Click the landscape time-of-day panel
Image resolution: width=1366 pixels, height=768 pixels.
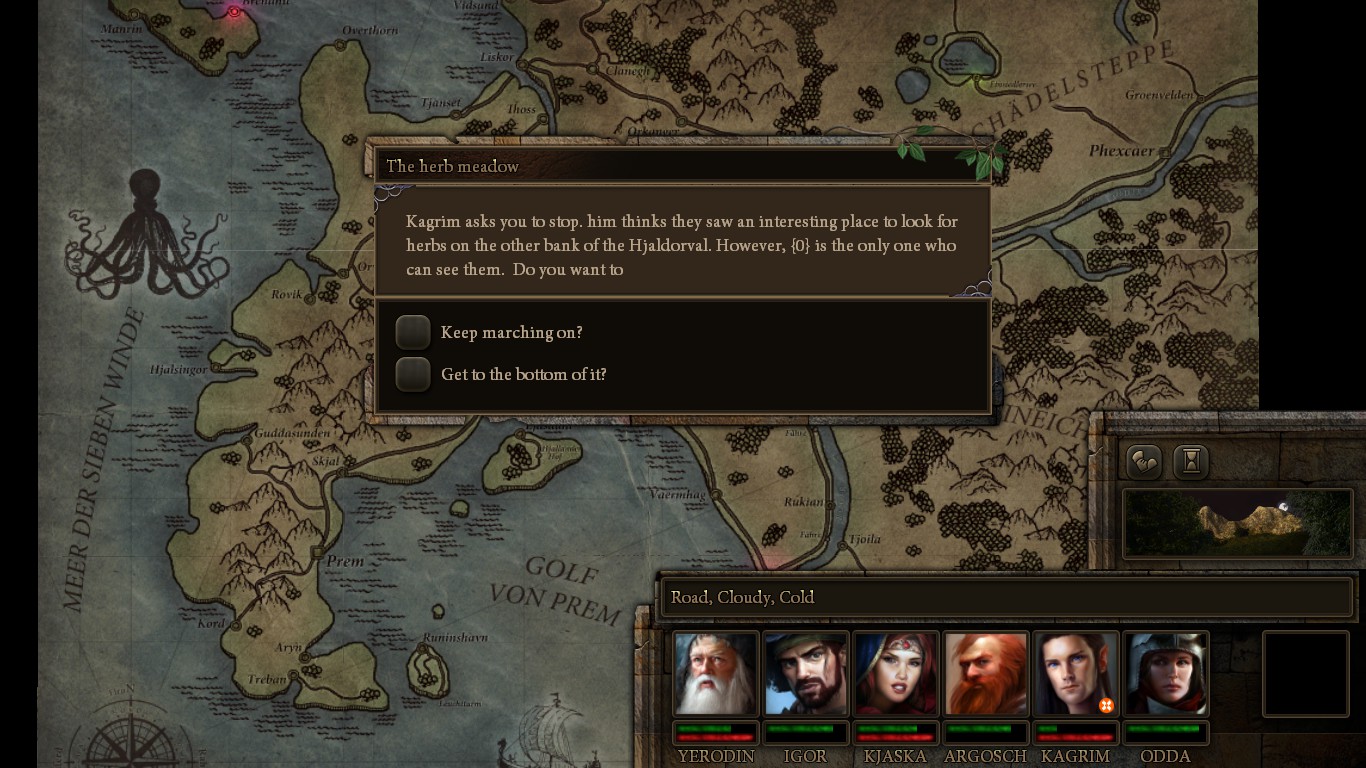1237,523
